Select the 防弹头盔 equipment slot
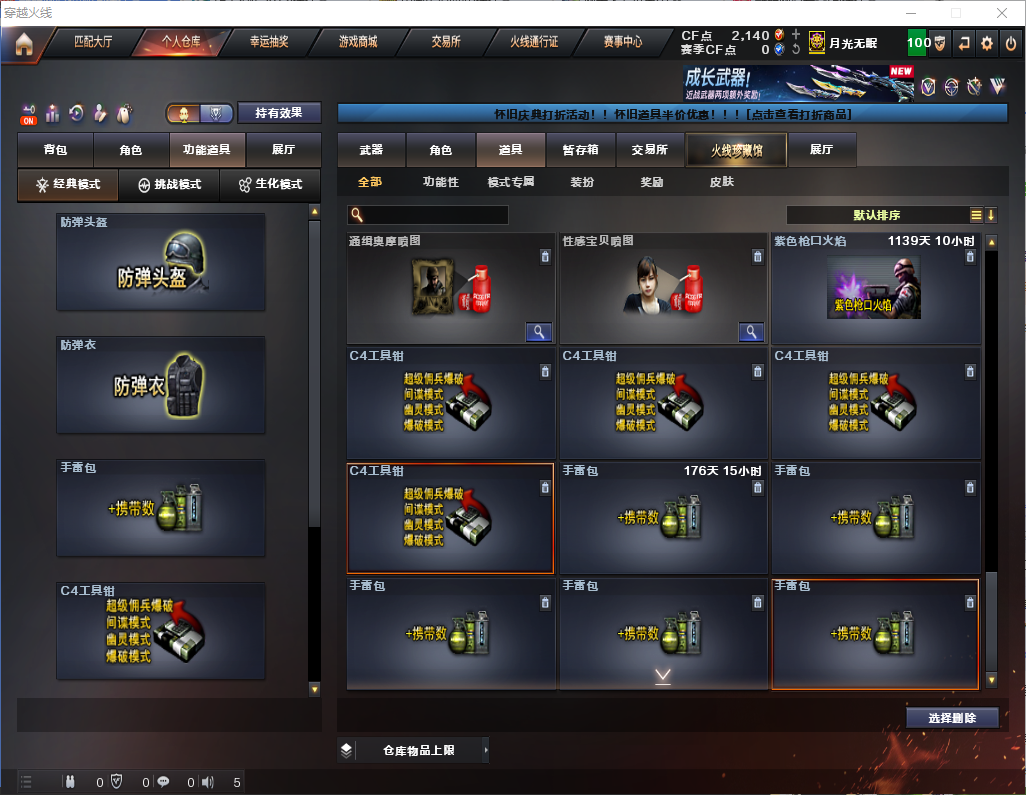This screenshot has width=1026, height=795. point(161,262)
